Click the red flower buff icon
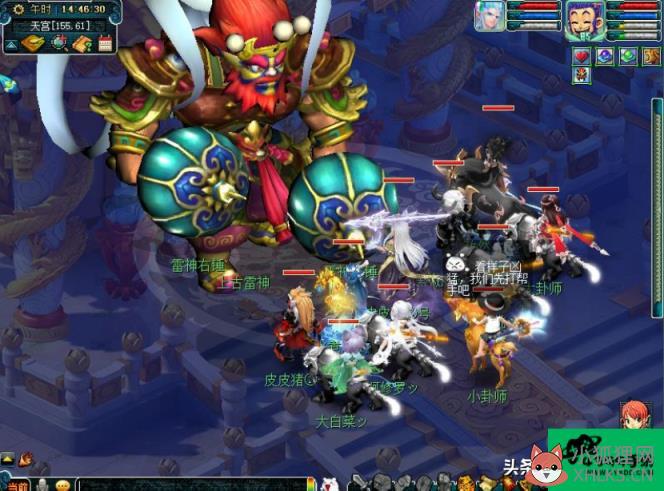Viewport: 664px width, 491px height. tap(582, 77)
